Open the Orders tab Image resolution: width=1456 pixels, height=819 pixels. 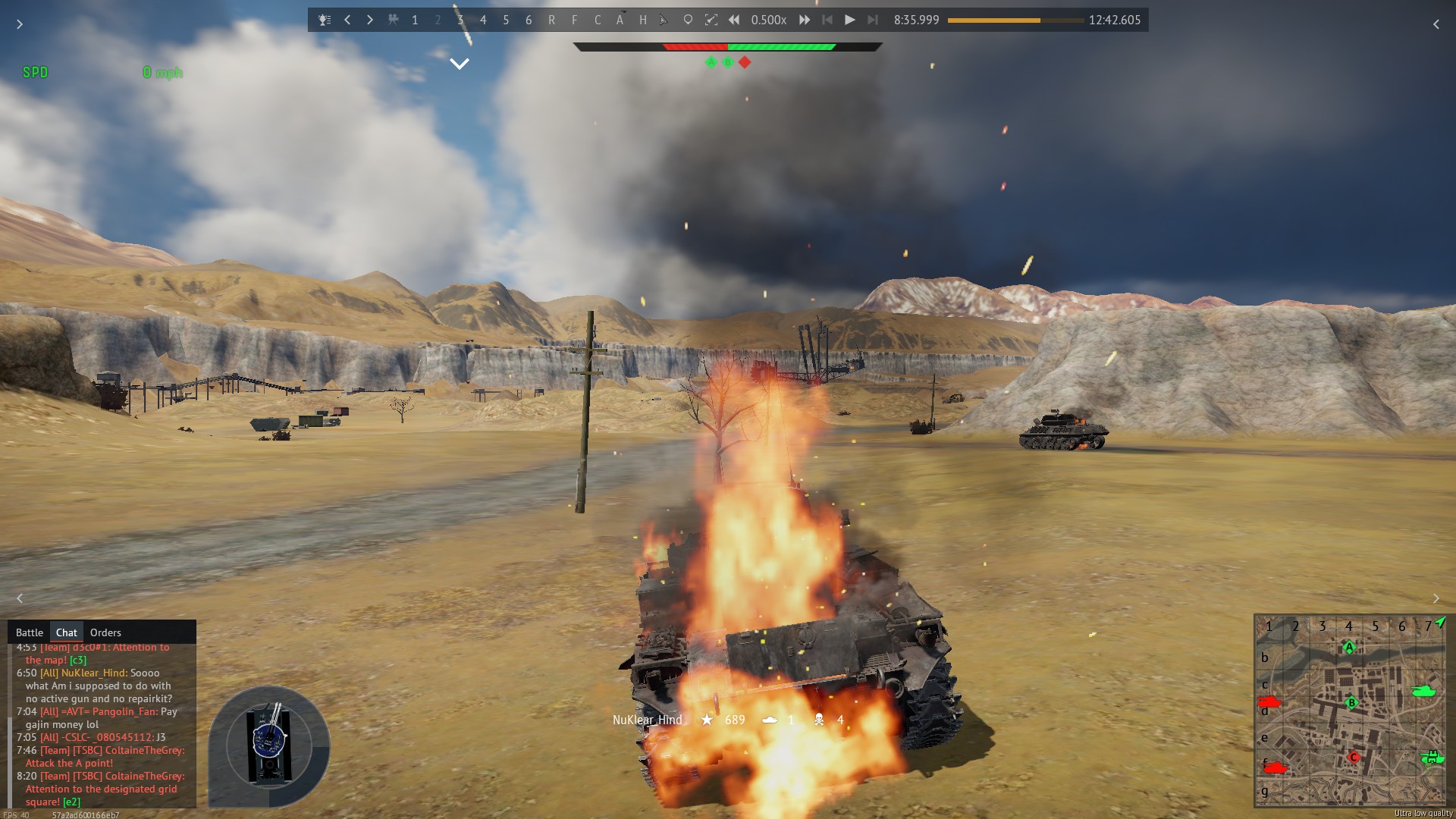[x=105, y=632]
